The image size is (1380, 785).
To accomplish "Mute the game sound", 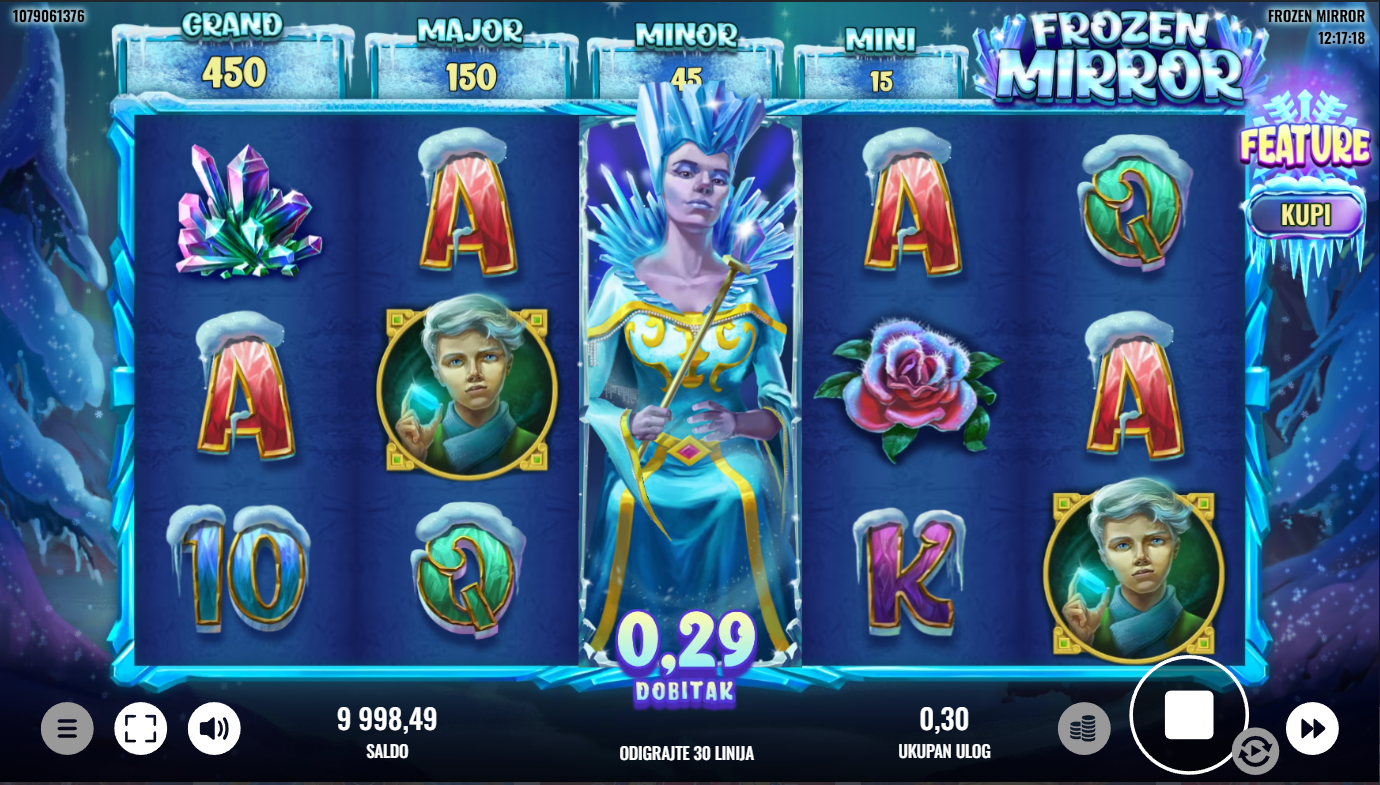I will [214, 728].
